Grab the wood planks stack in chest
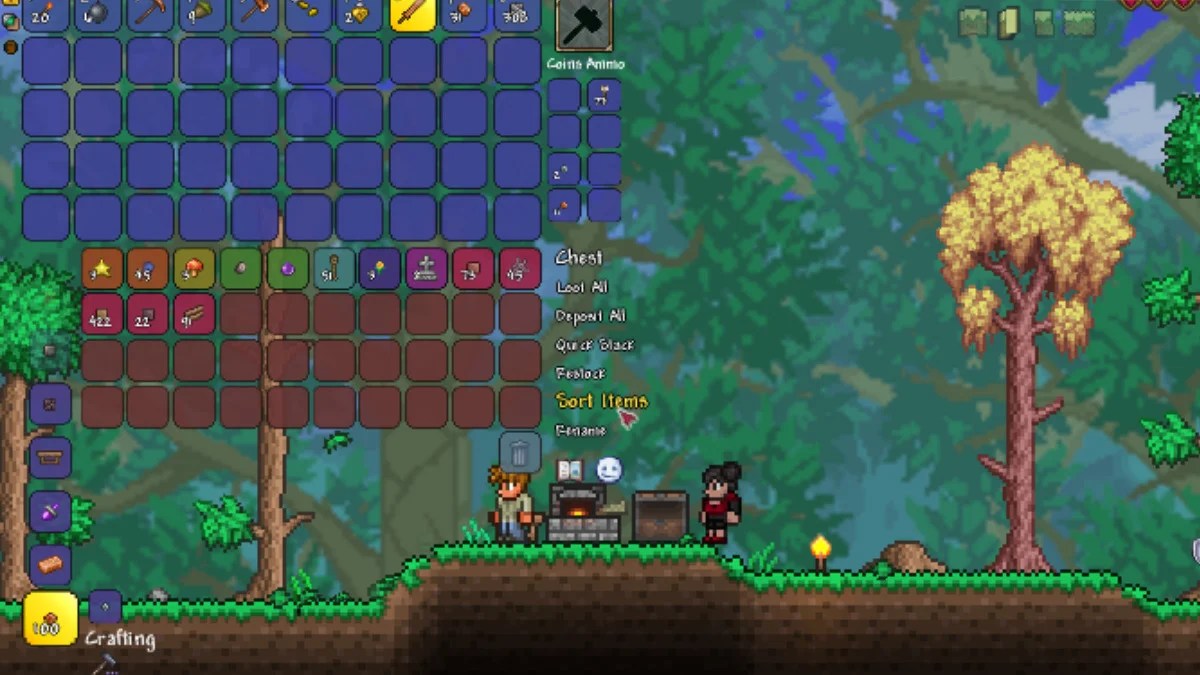The image size is (1200, 675). tap(194, 314)
